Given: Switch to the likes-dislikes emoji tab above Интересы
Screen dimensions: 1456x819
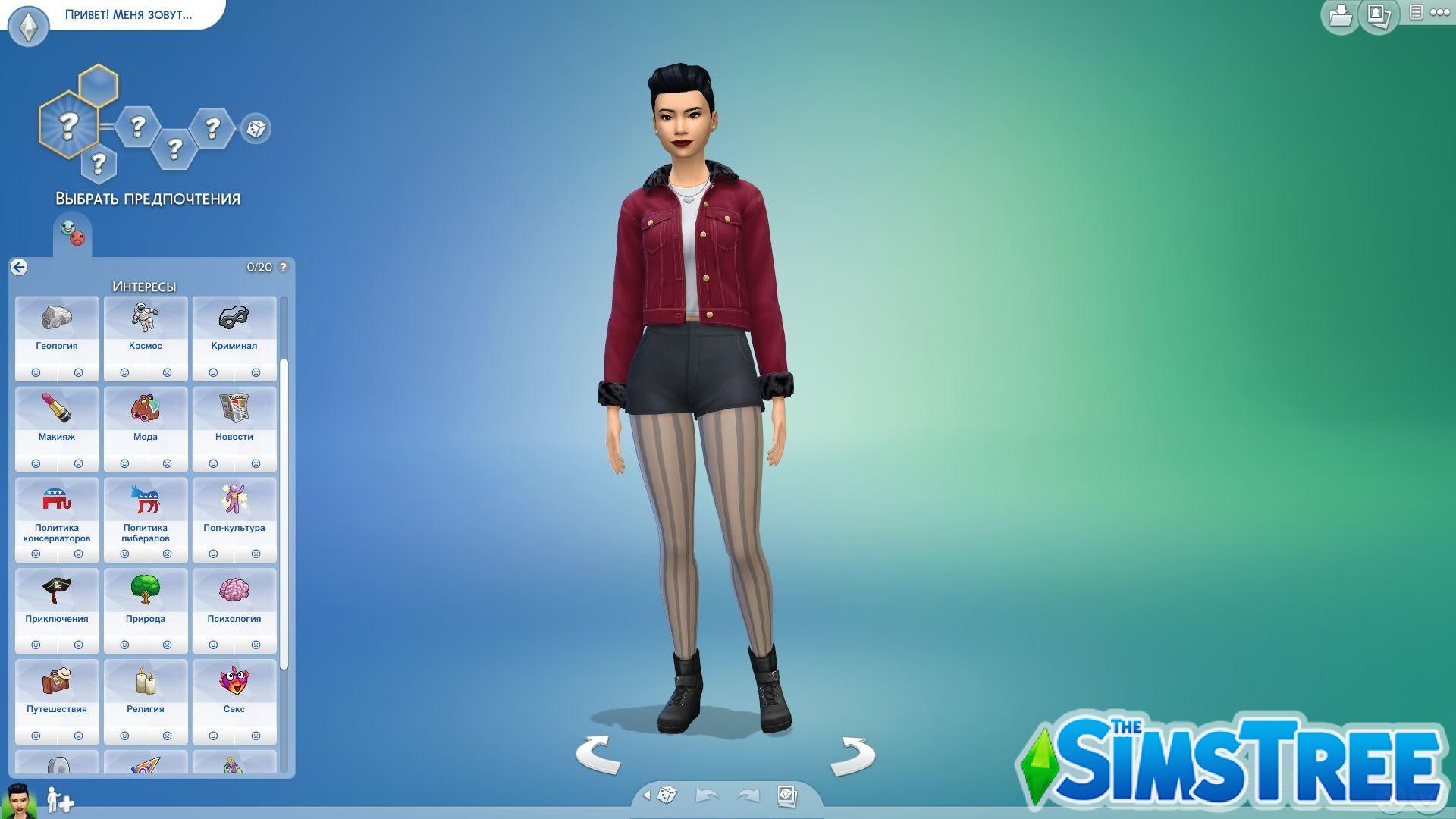Looking at the screenshot, I should pos(72,234).
